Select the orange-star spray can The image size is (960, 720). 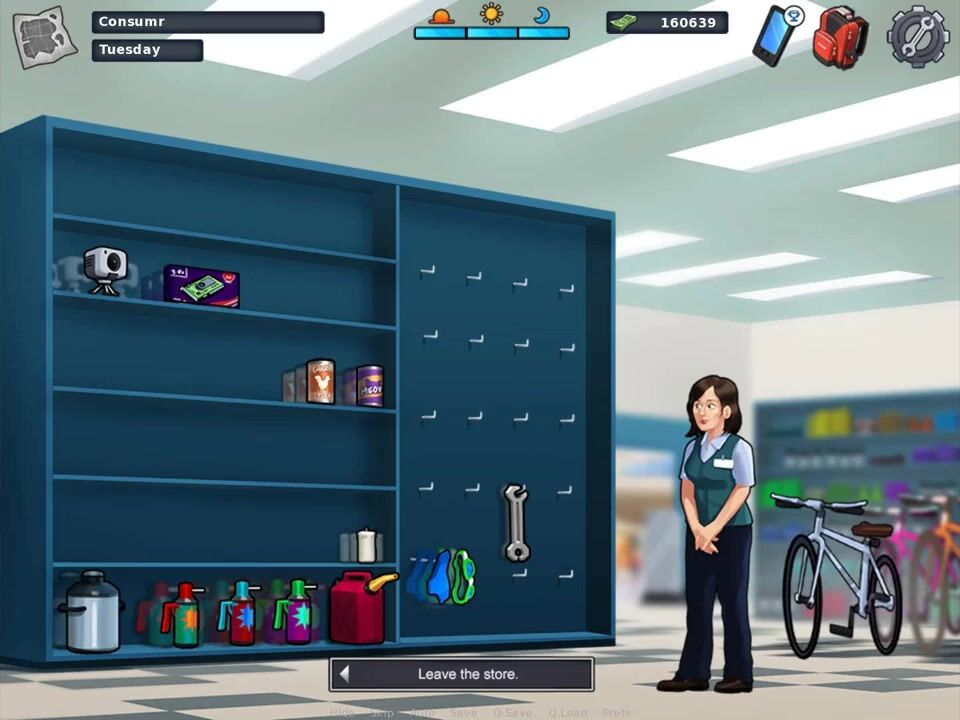tap(183, 614)
